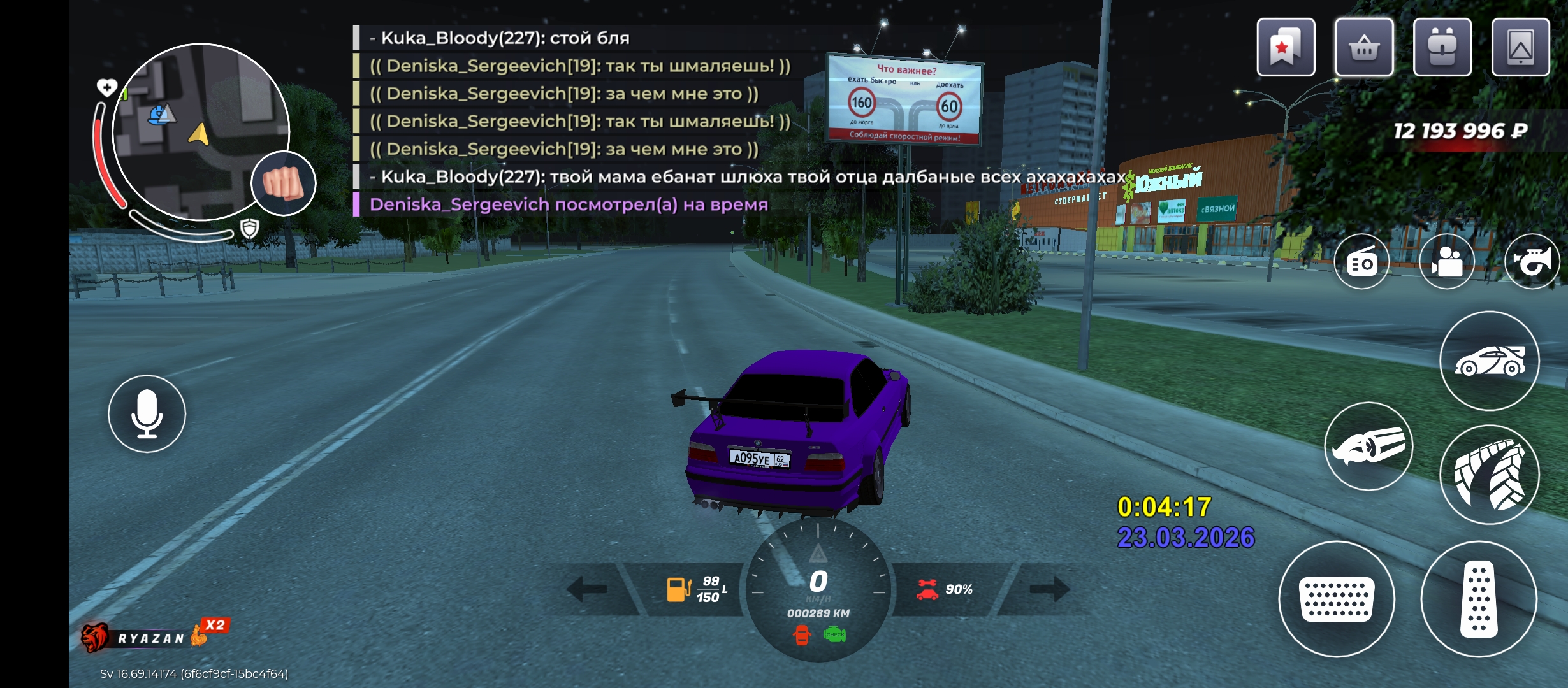Turn on the car radio
This screenshot has height=688, width=1568.
pyautogui.click(x=1361, y=262)
